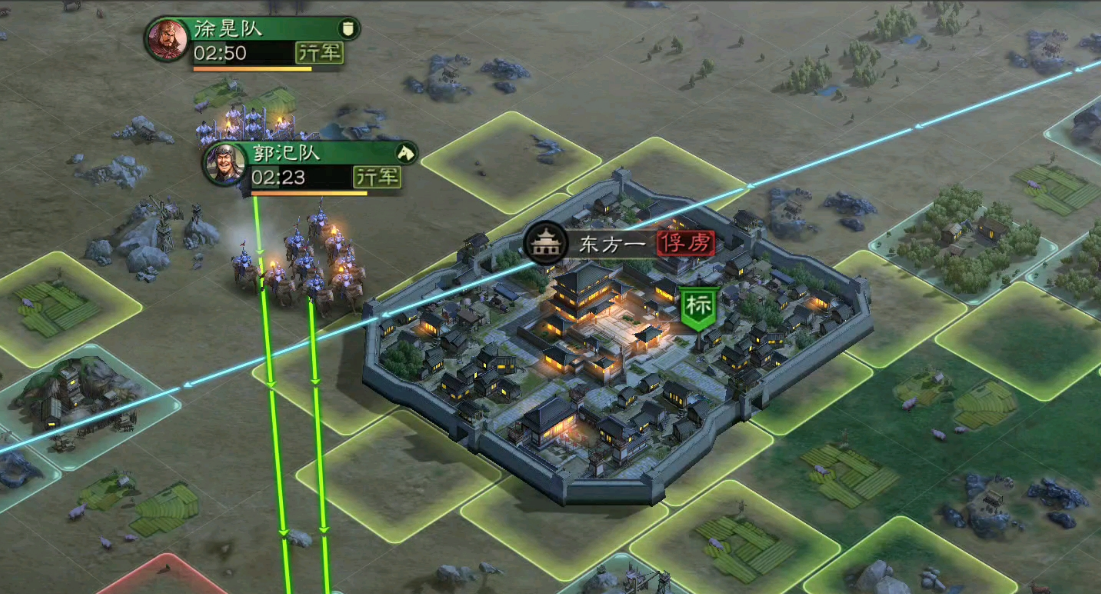Click the 郭汜 general portrait

pyautogui.click(x=225, y=164)
